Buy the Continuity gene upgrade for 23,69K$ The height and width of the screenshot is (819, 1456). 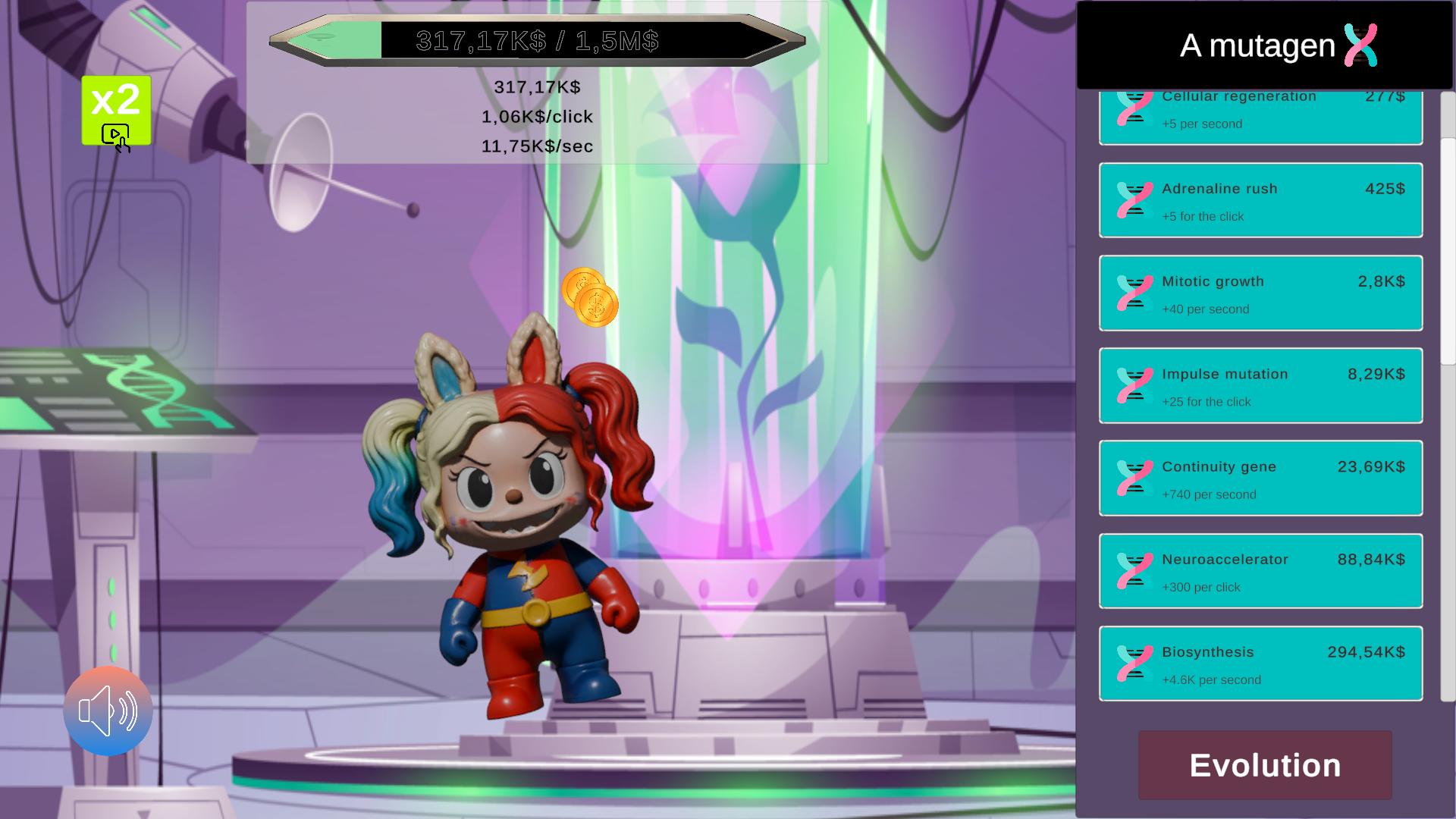1260,478
